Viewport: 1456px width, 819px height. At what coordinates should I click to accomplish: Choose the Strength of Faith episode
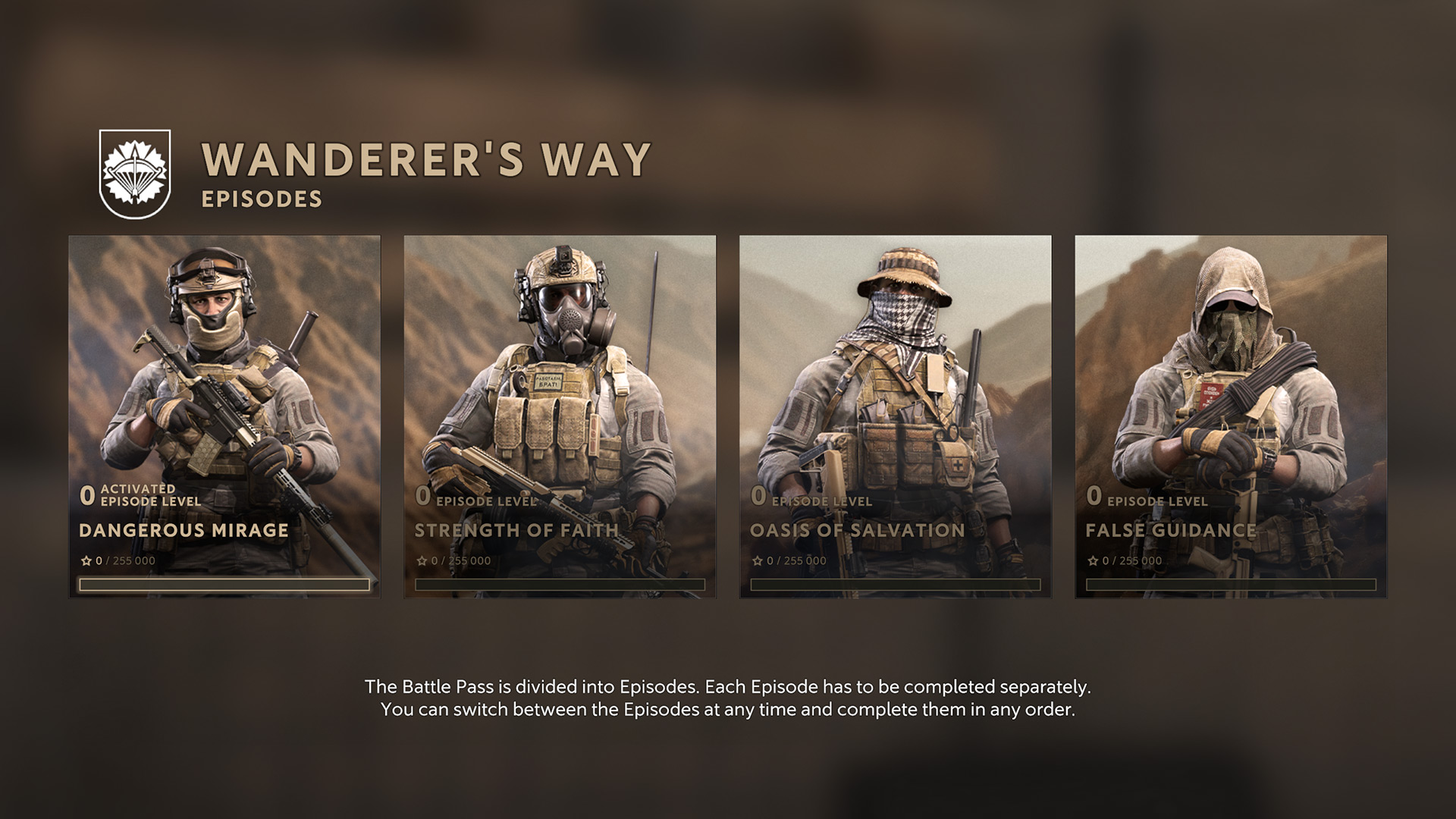[x=560, y=416]
